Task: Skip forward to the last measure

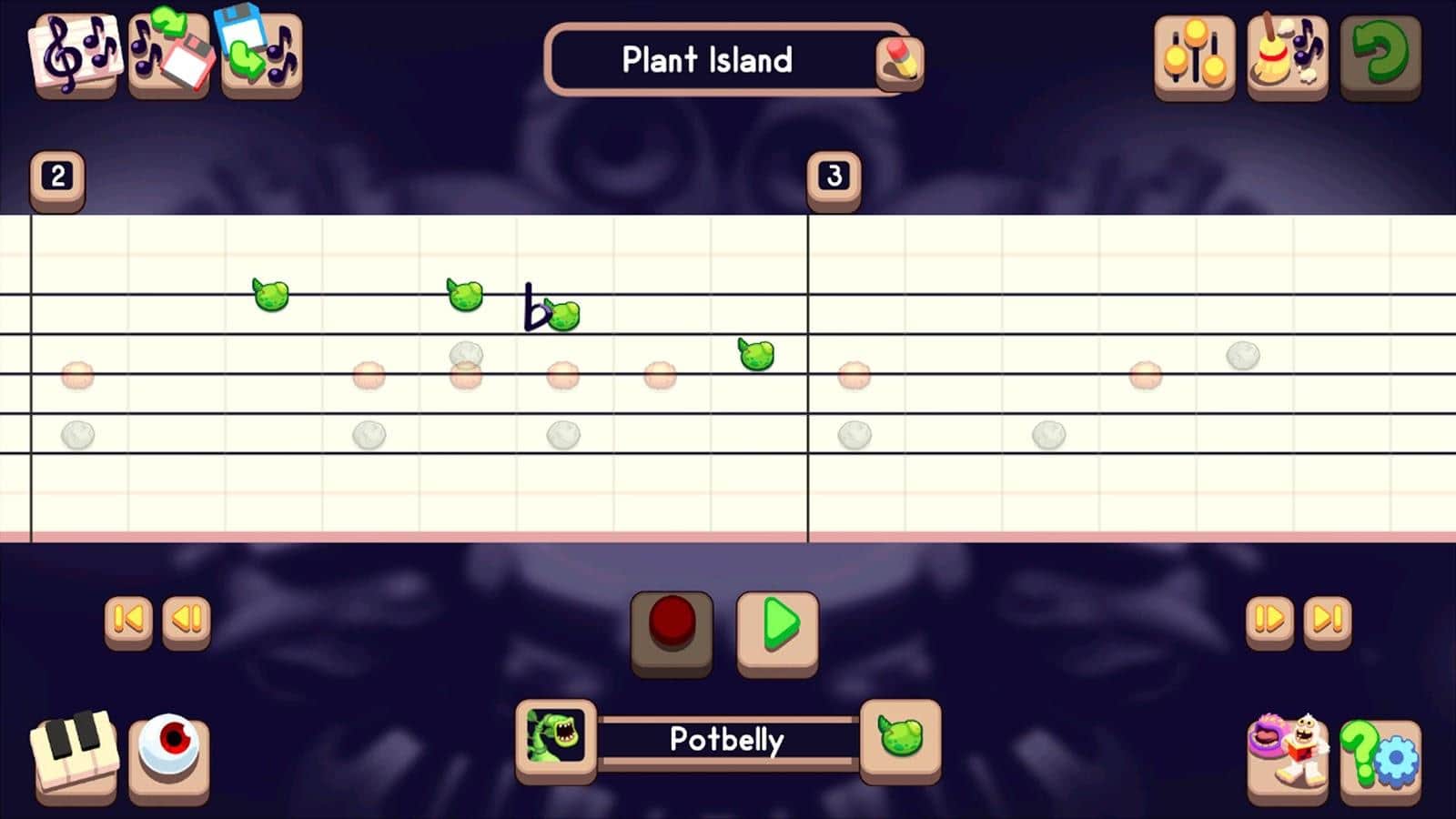Action: (x=1325, y=620)
